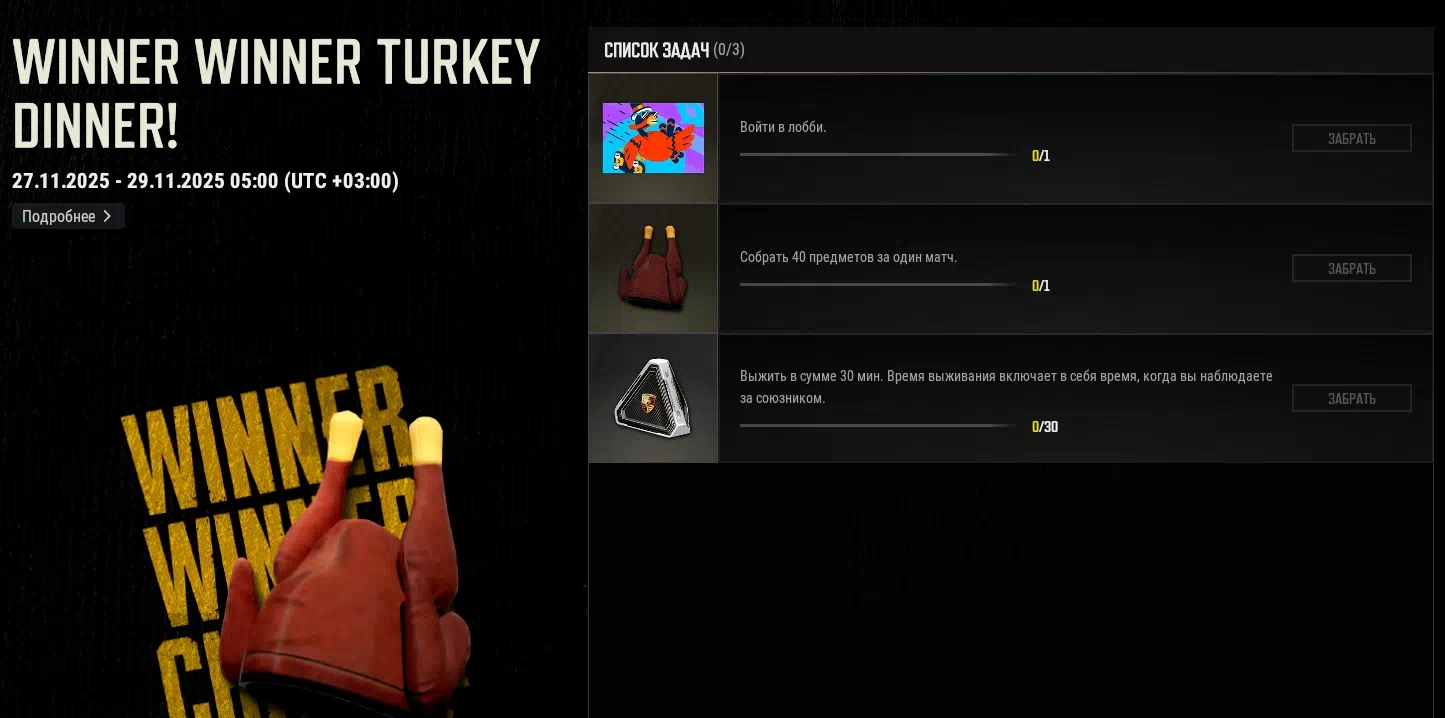Claim the collect 40 items task reward
The height and width of the screenshot is (718, 1445).
coord(1351,269)
